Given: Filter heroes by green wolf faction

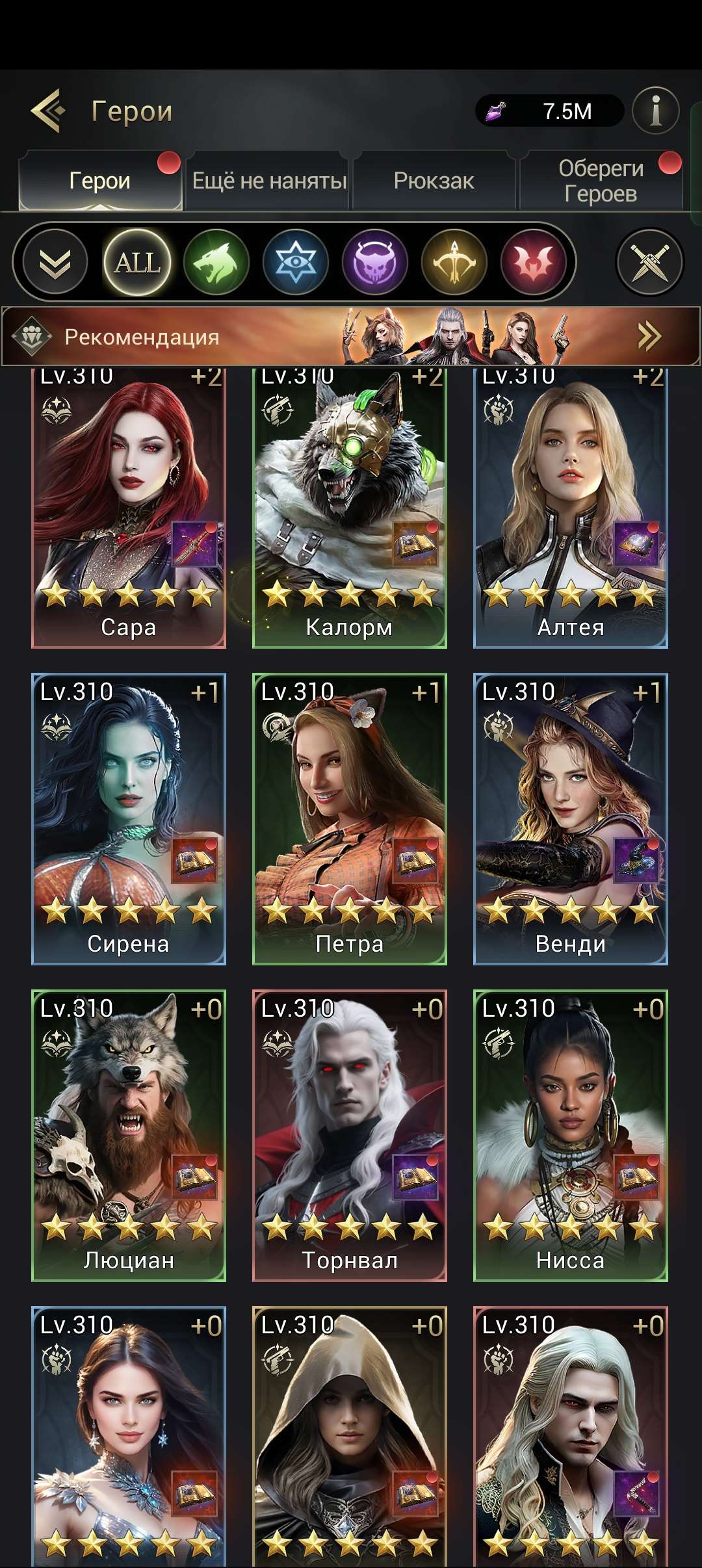Looking at the screenshot, I should (216, 263).
